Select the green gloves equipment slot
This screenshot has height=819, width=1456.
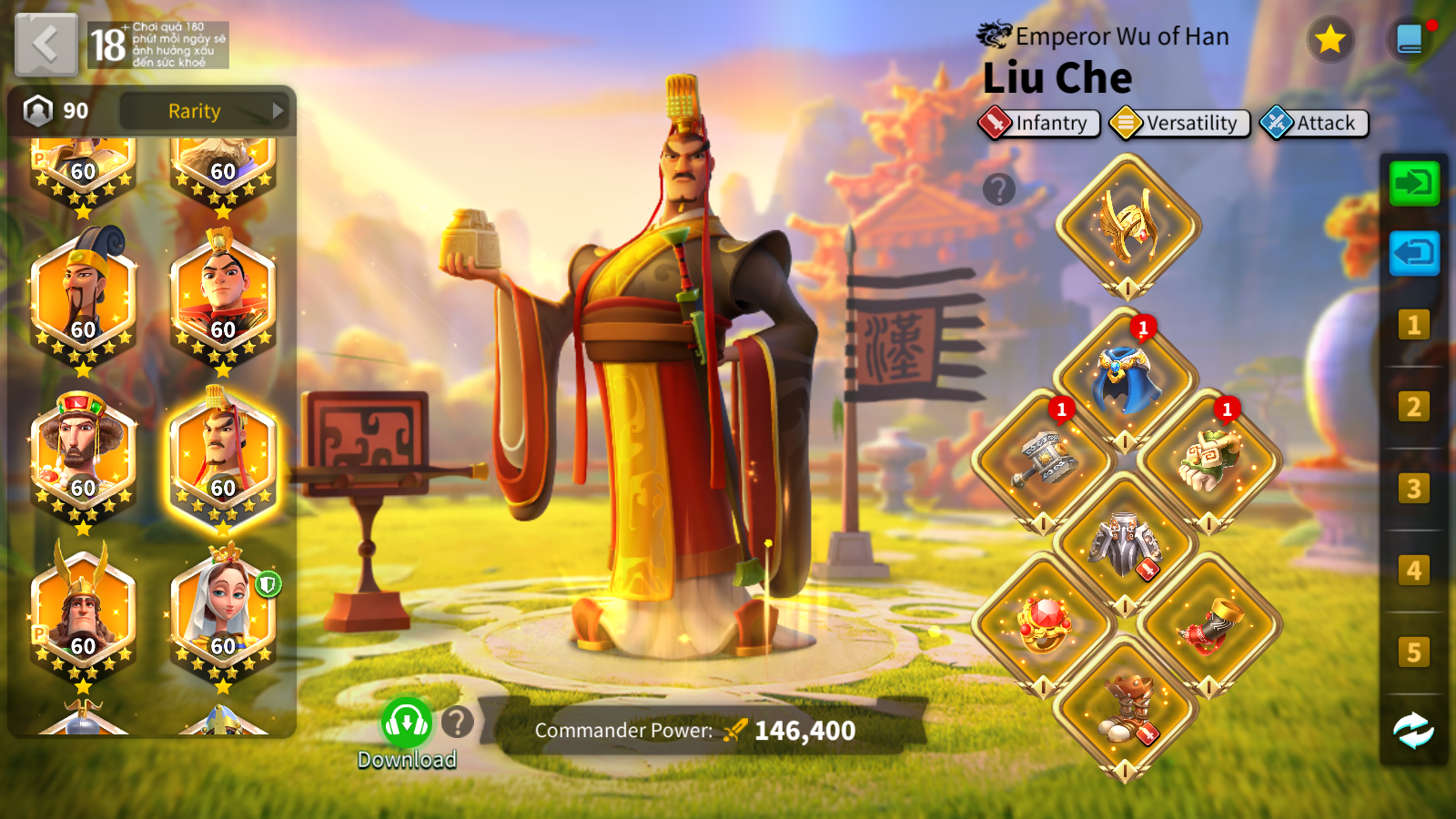click(1208, 460)
